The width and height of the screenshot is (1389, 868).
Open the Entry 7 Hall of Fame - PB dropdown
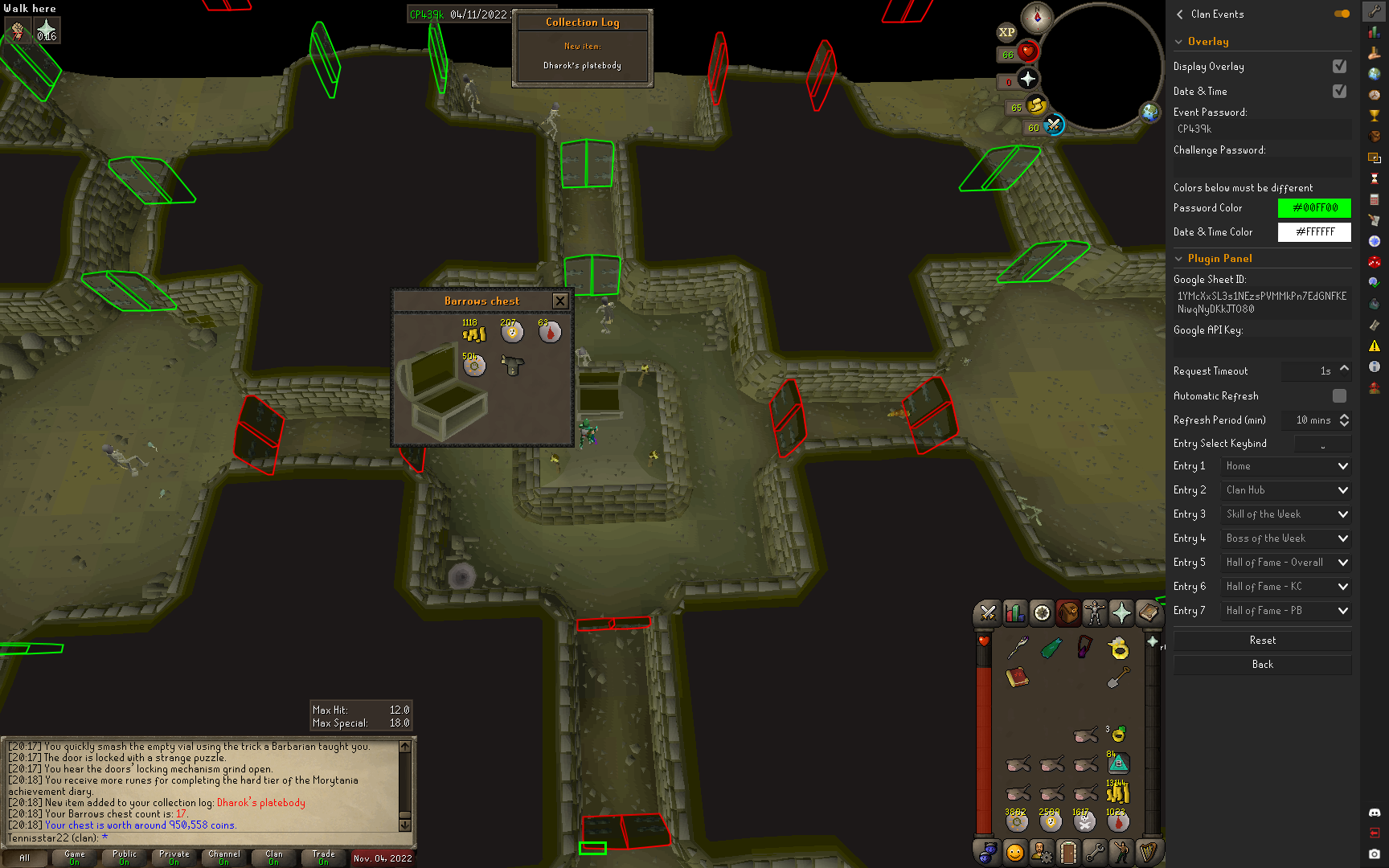1285,611
